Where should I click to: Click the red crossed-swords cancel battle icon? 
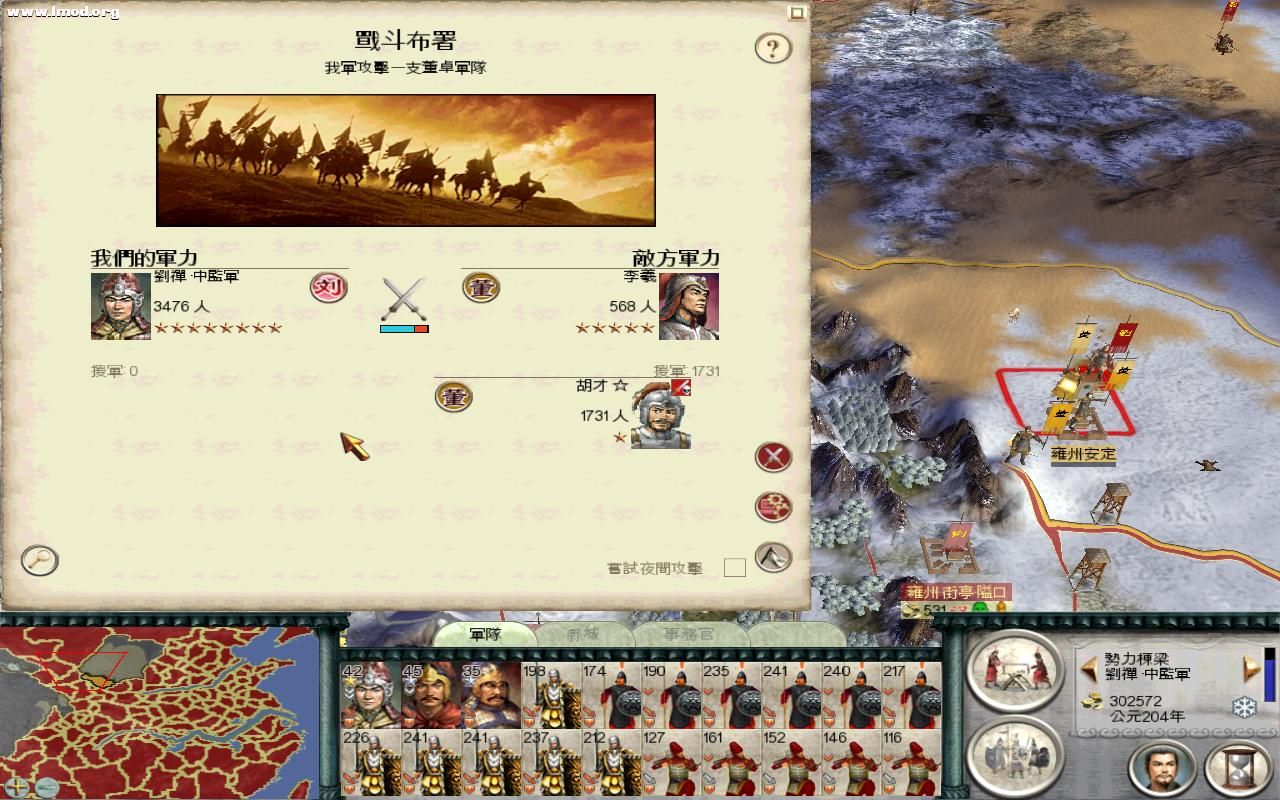pos(771,457)
